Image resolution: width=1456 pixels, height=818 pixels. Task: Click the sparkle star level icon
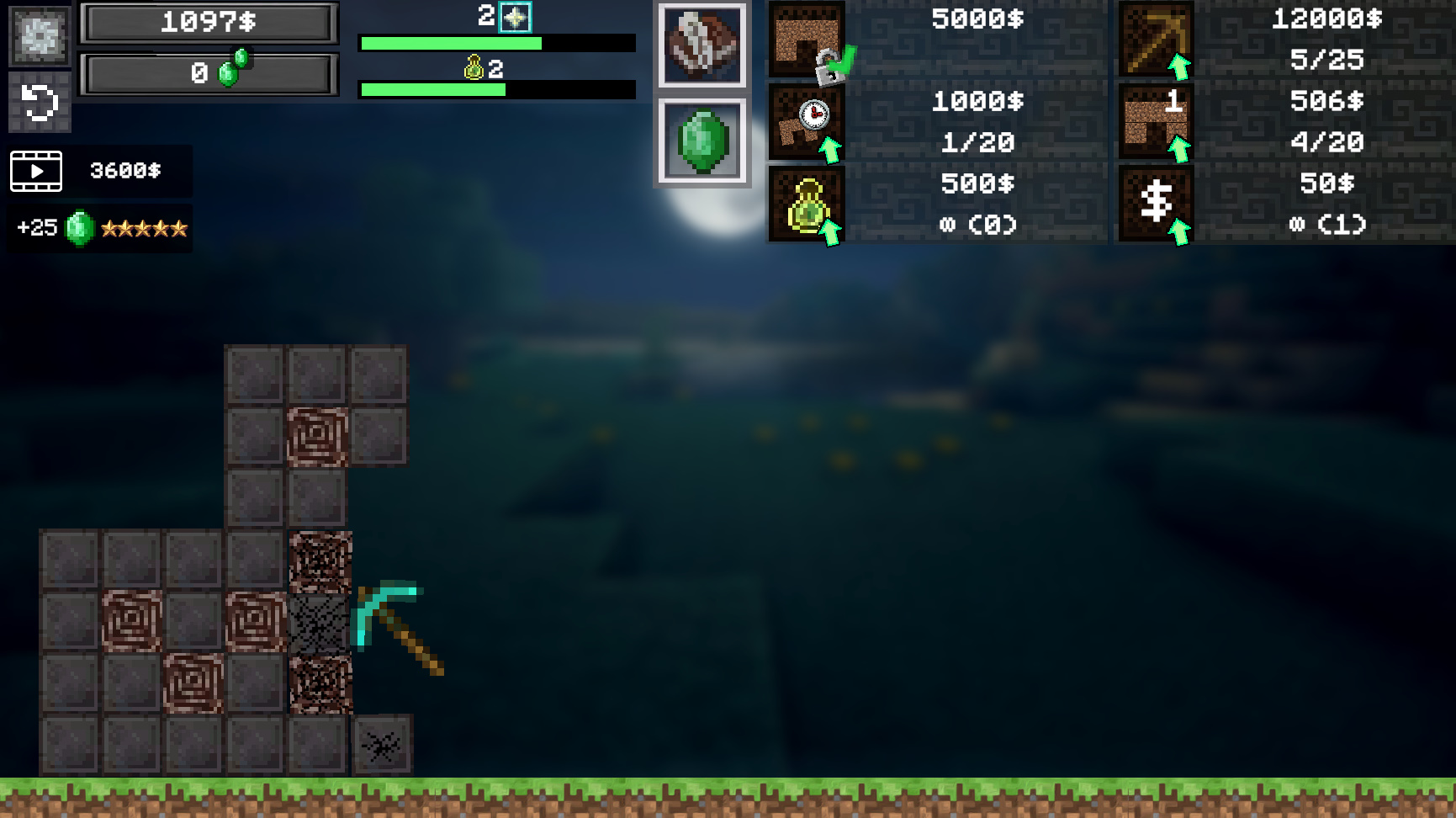[x=515, y=18]
